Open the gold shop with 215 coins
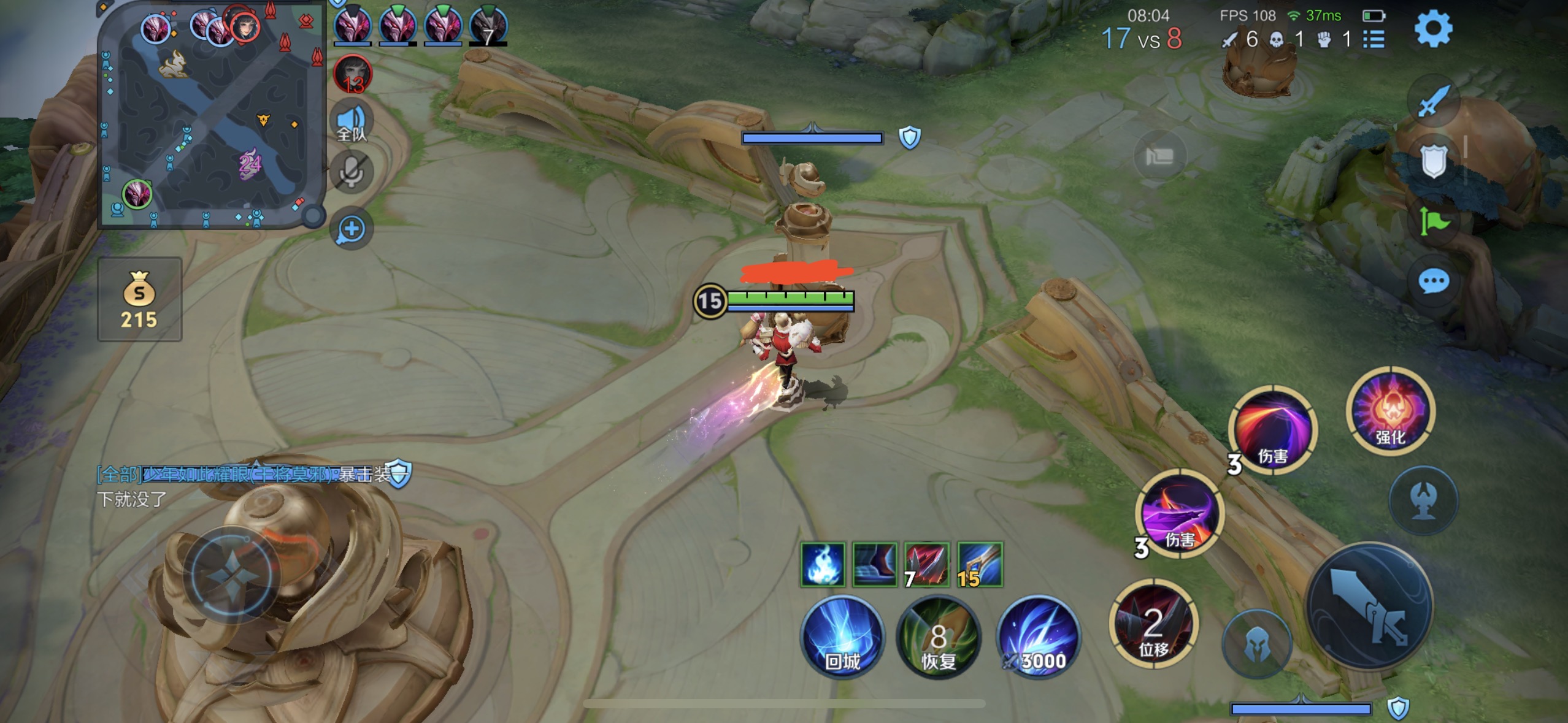This screenshot has width=1568, height=723. [x=139, y=299]
